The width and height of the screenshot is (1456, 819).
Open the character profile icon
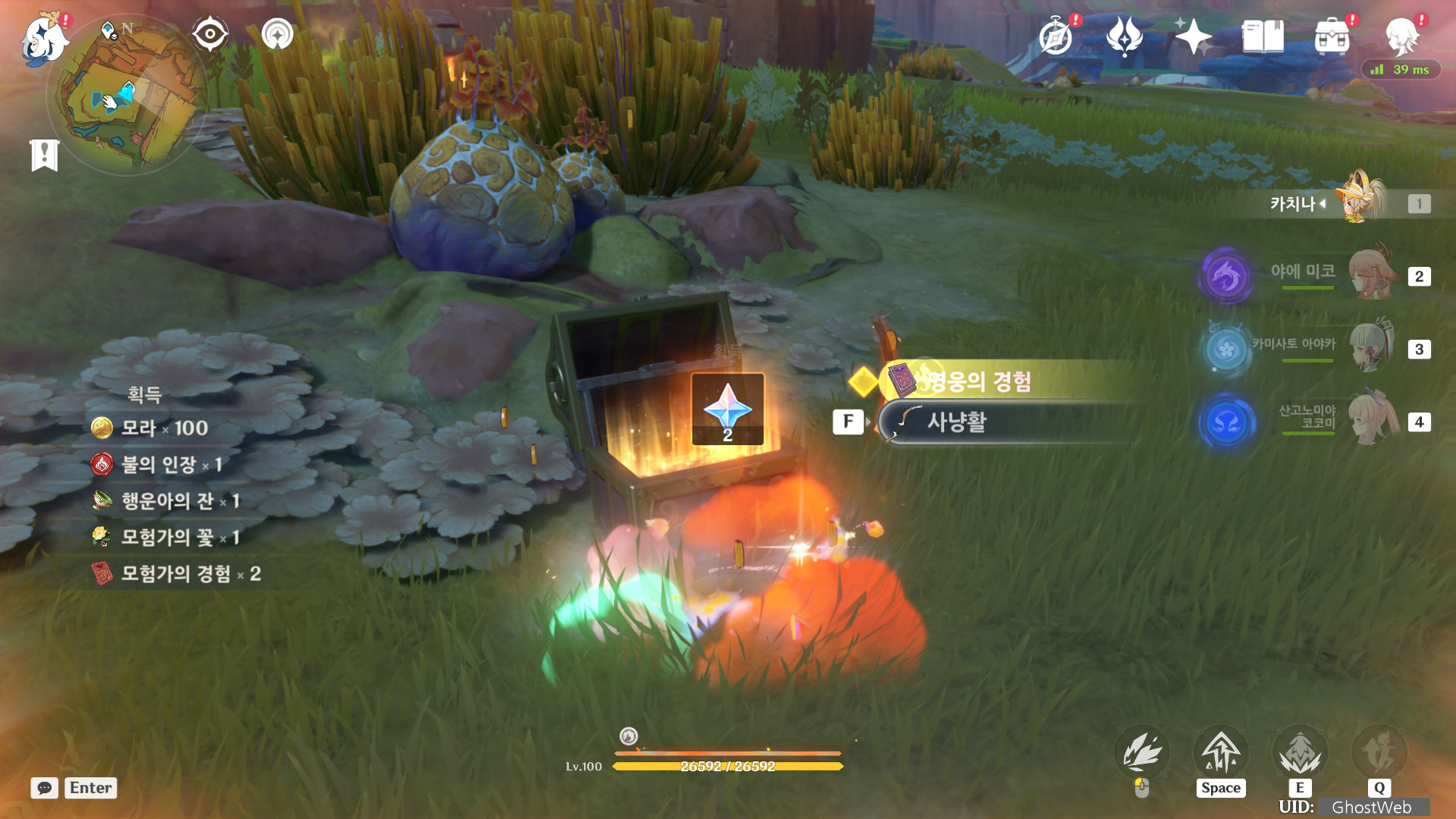tap(1402, 36)
